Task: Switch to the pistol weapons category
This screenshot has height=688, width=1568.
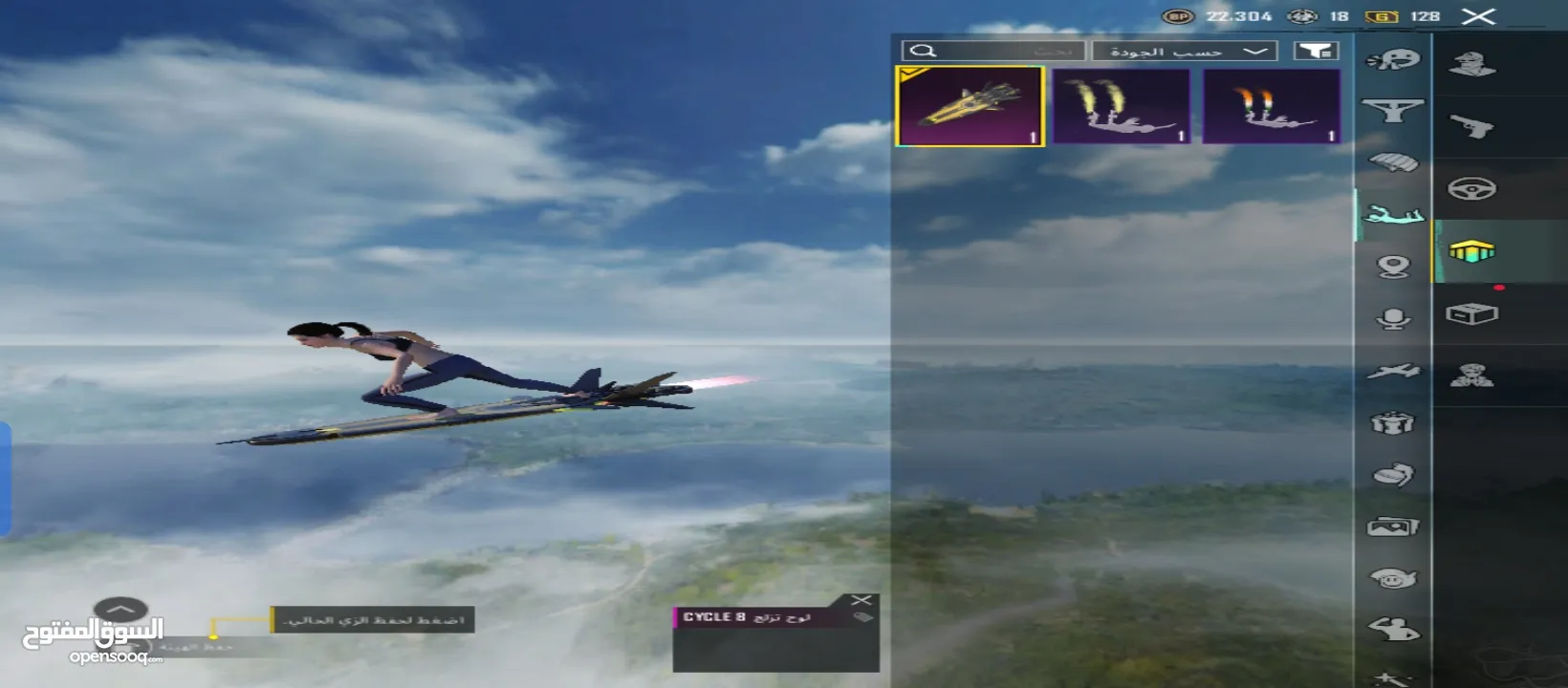Action: click(x=1471, y=126)
